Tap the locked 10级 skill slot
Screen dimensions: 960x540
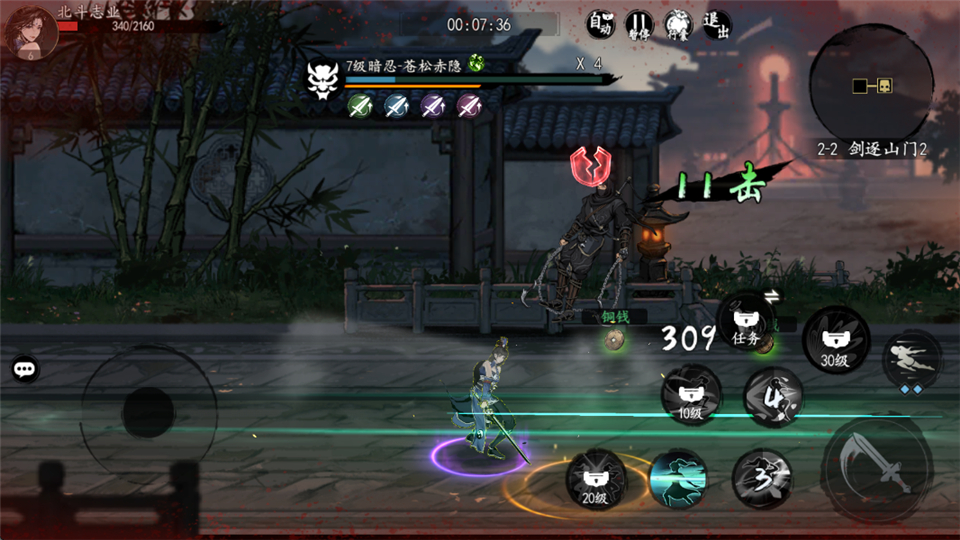click(x=690, y=393)
